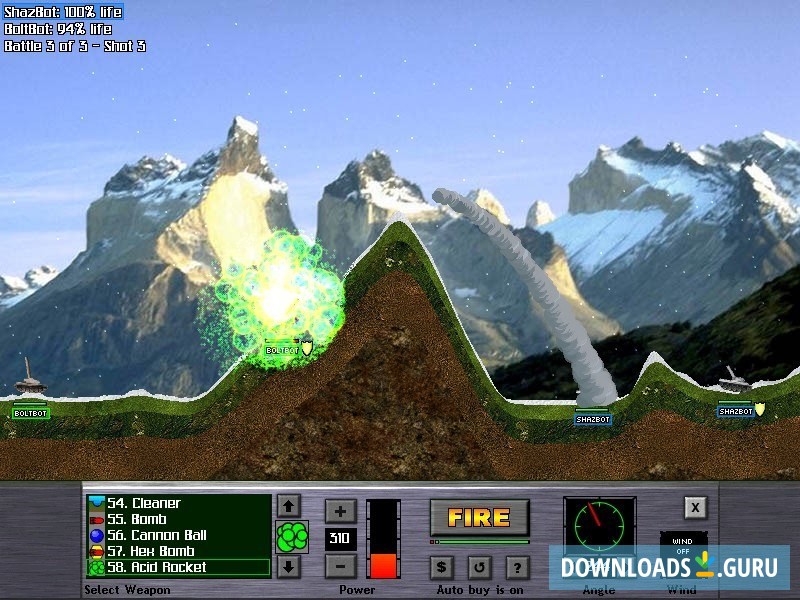Viewport: 800px width, 600px height.
Task: Close the game with the X button
Action: (696, 507)
